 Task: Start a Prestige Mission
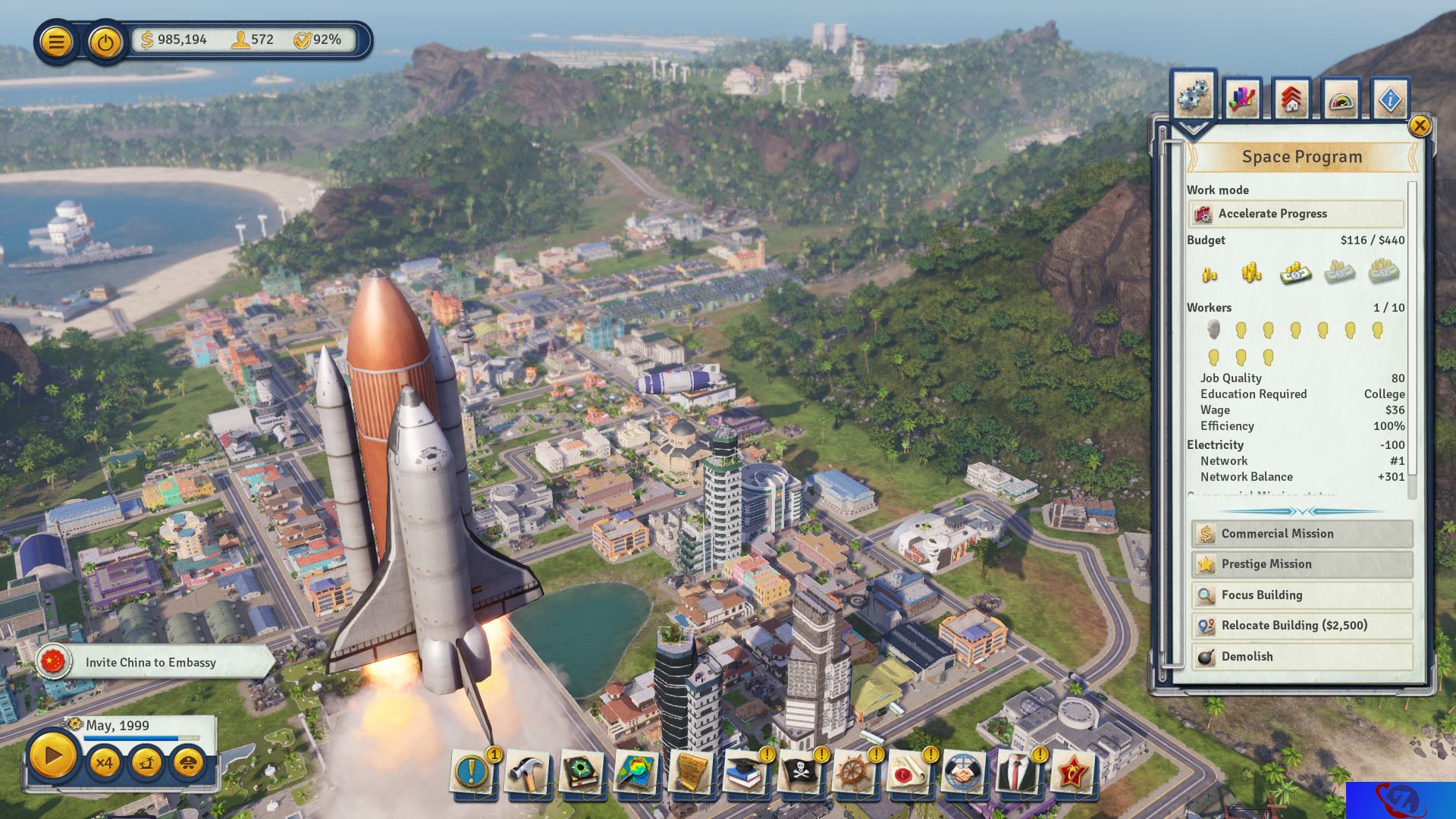pos(1301,564)
